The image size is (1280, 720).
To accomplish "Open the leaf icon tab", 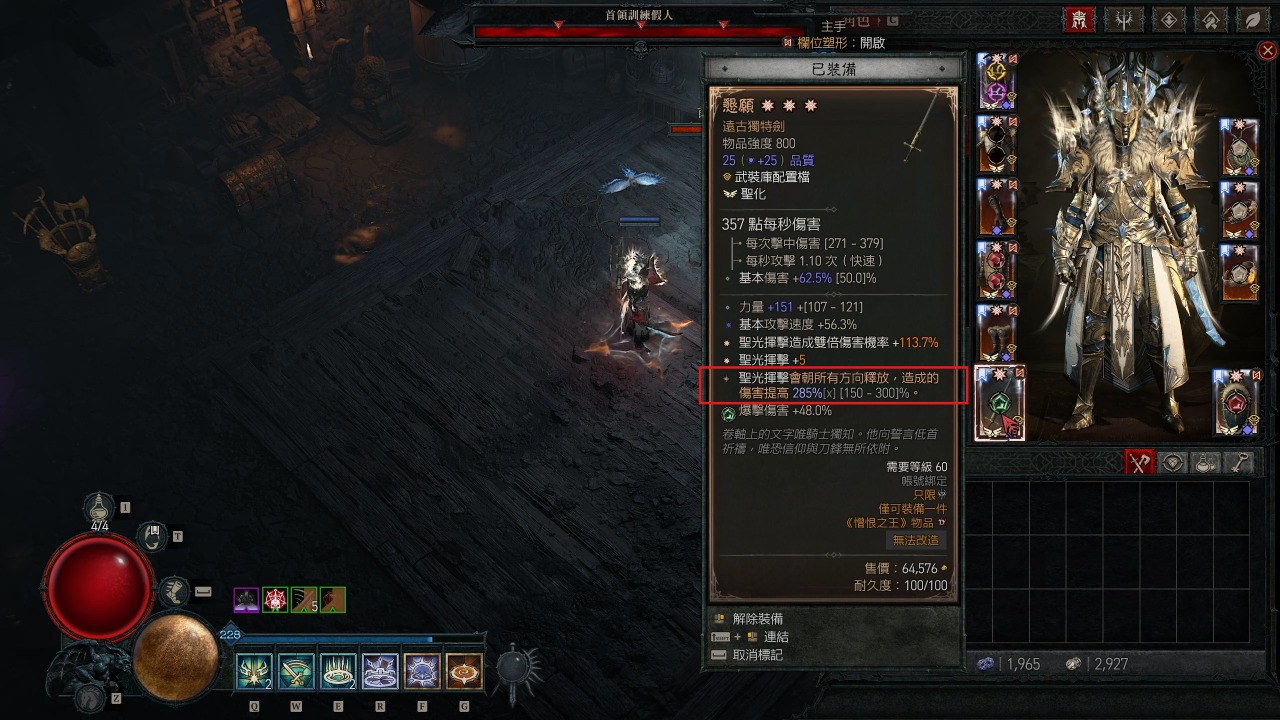I will (x=1251, y=19).
